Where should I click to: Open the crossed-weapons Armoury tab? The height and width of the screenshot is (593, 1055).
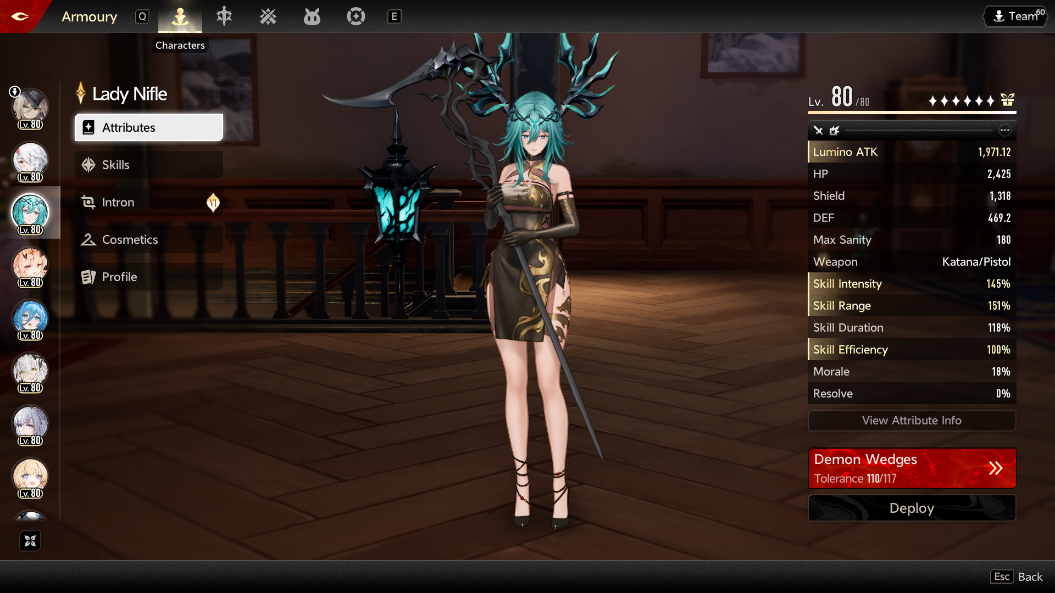(268, 16)
